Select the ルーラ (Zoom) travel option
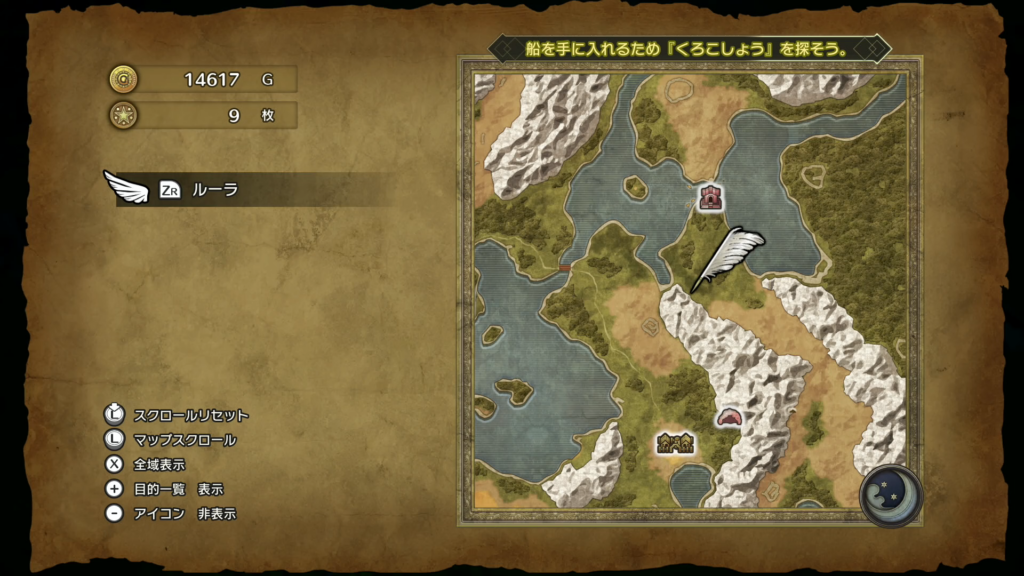The width and height of the screenshot is (1024, 576). point(214,189)
